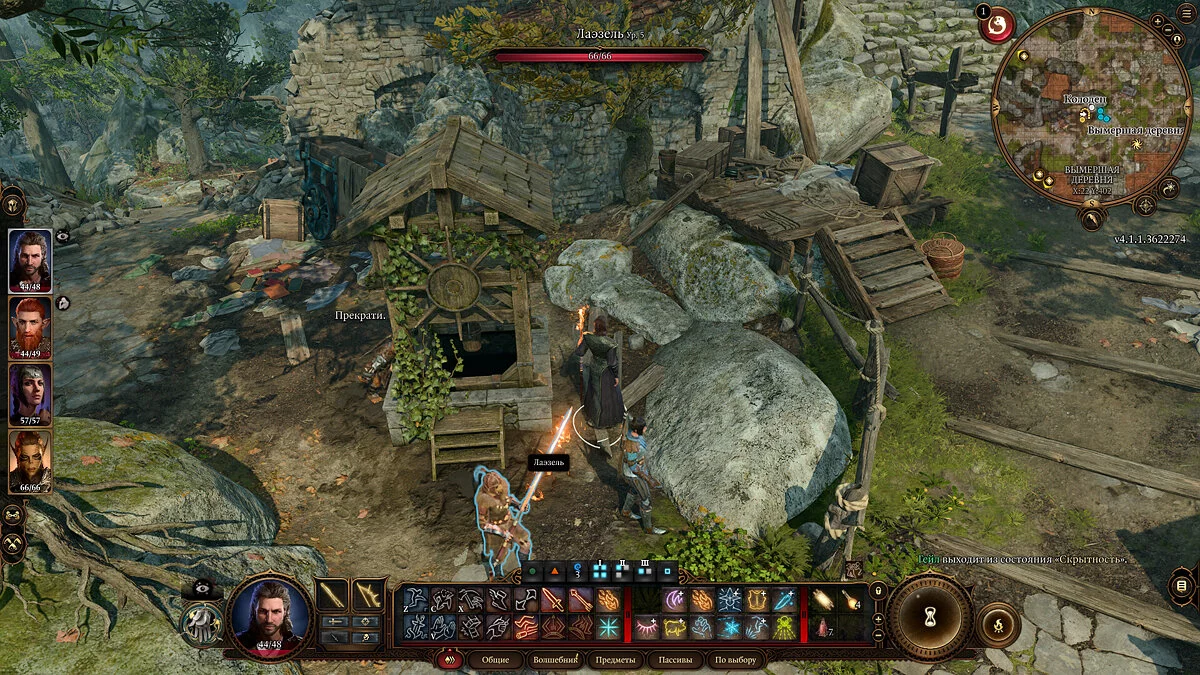Choose the purple-haired companion portrait
Image resolution: width=1200 pixels, height=675 pixels.
point(30,393)
